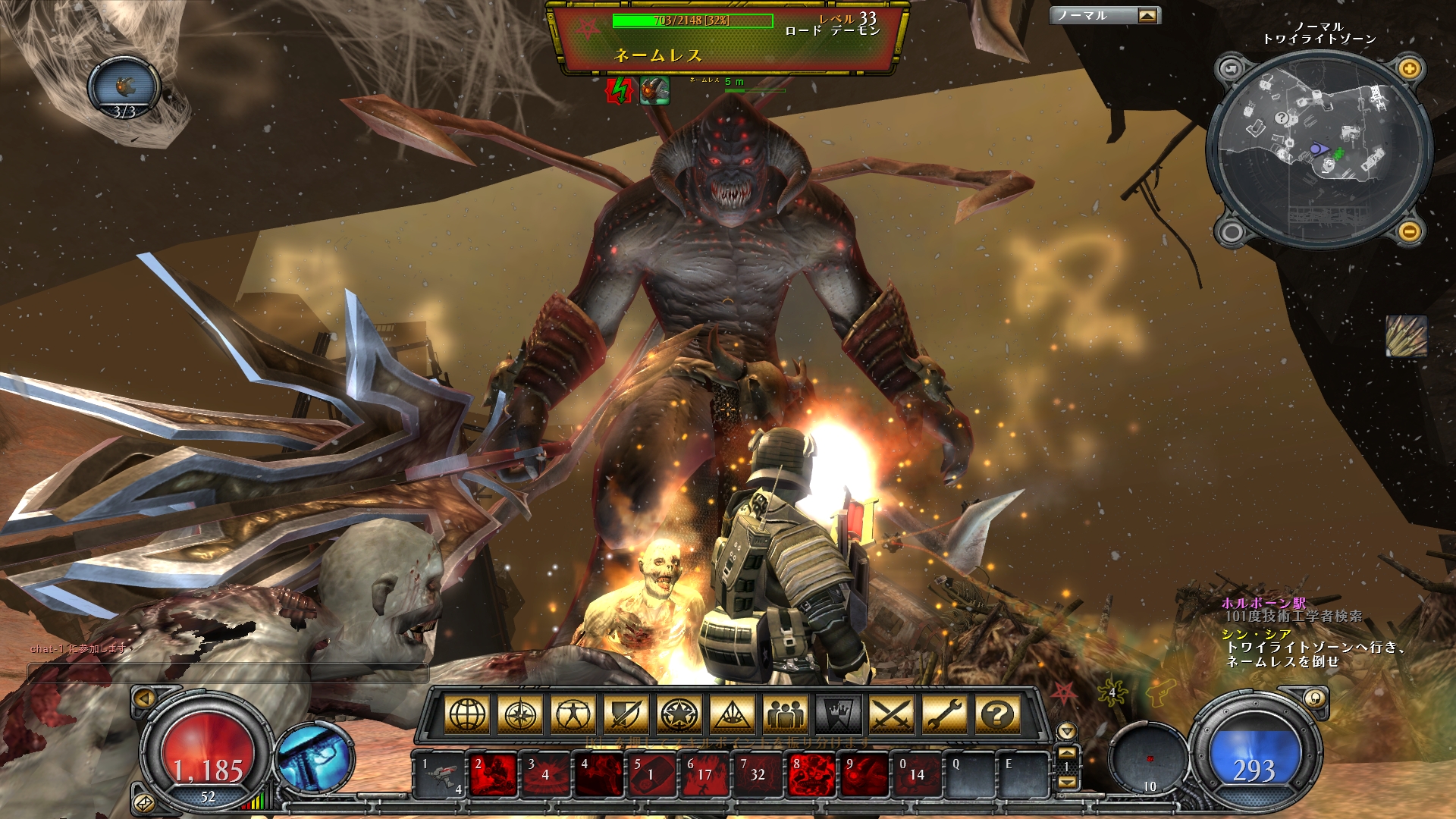The height and width of the screenshot is (819, 1456).
Task: Click the circular minimap
Action: click(1318, 150)
